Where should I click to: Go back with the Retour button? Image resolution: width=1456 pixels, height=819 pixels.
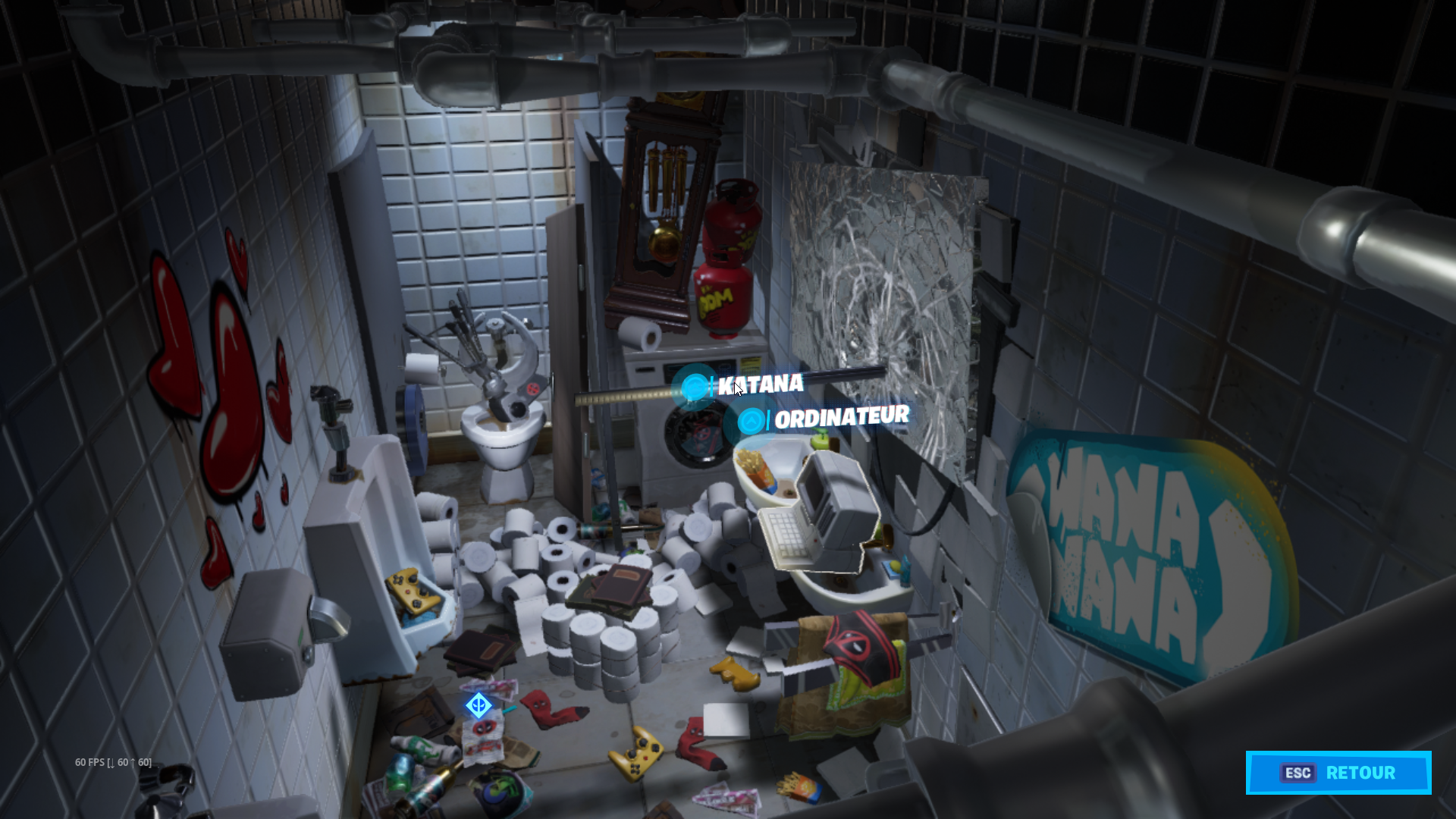(1338, 773)
